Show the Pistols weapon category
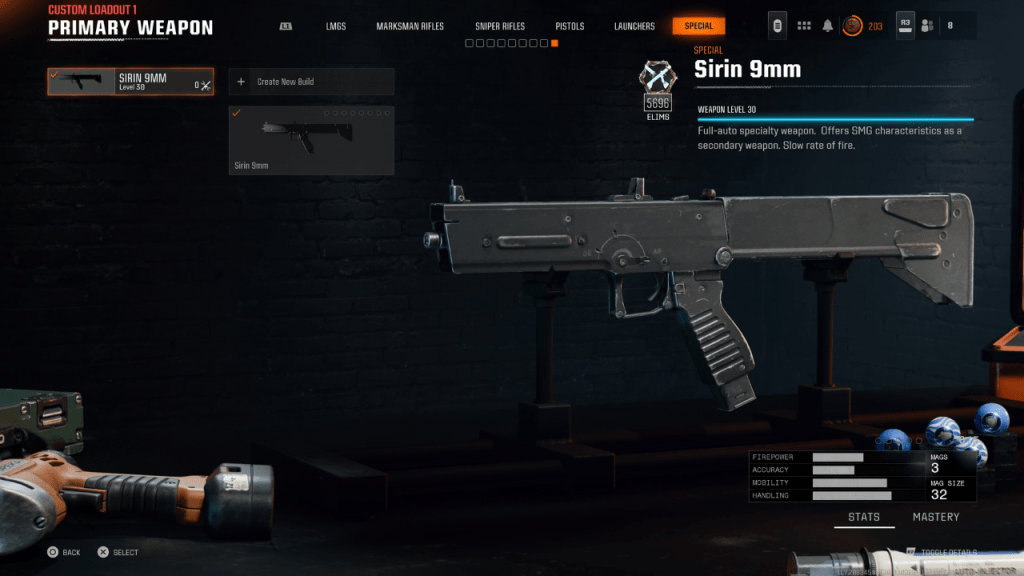Viewport: 1024px width, 576px height. [569, 26]
